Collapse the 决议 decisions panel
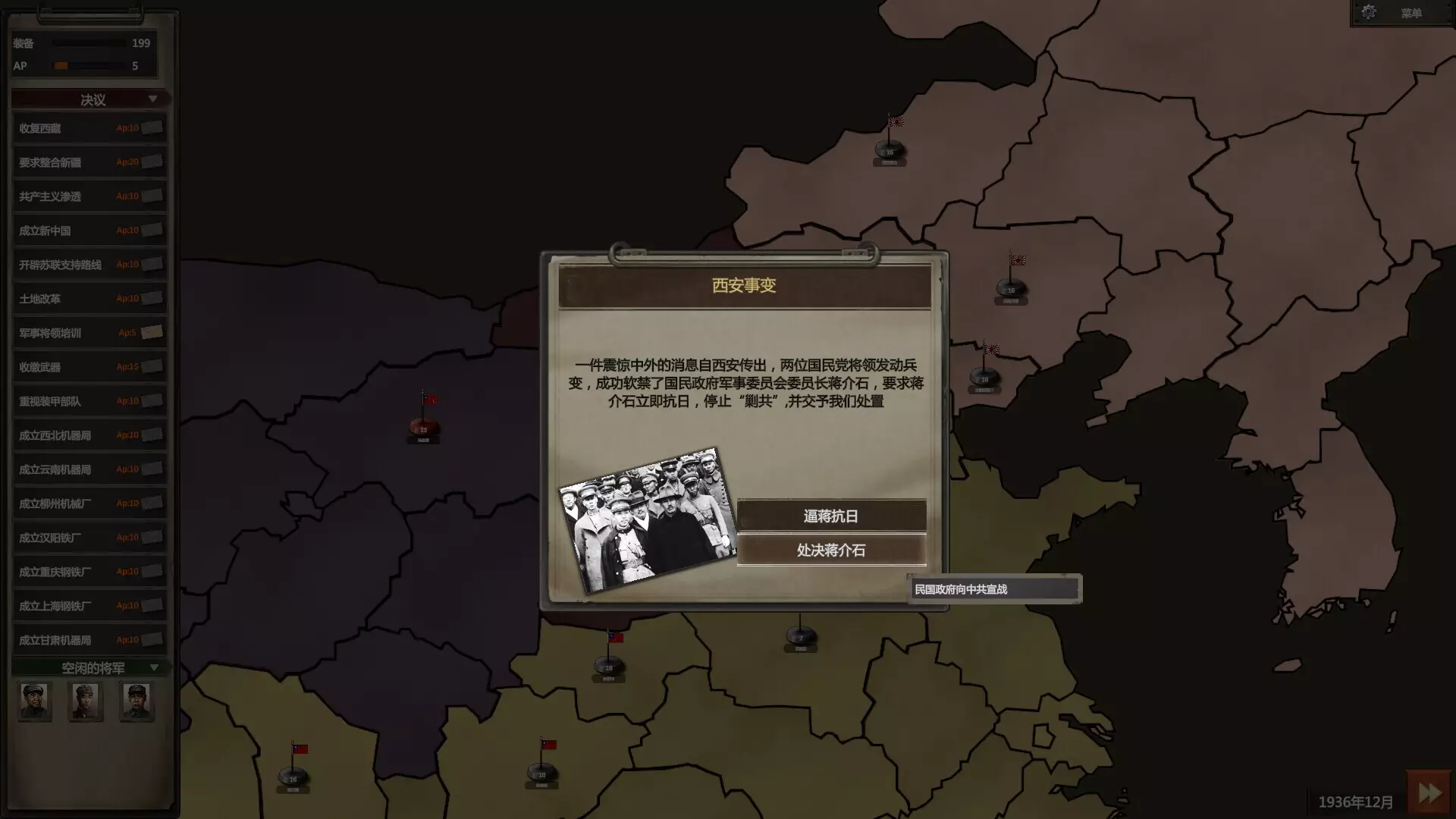Screen dimensions: 1456x819 pos(154,99)
